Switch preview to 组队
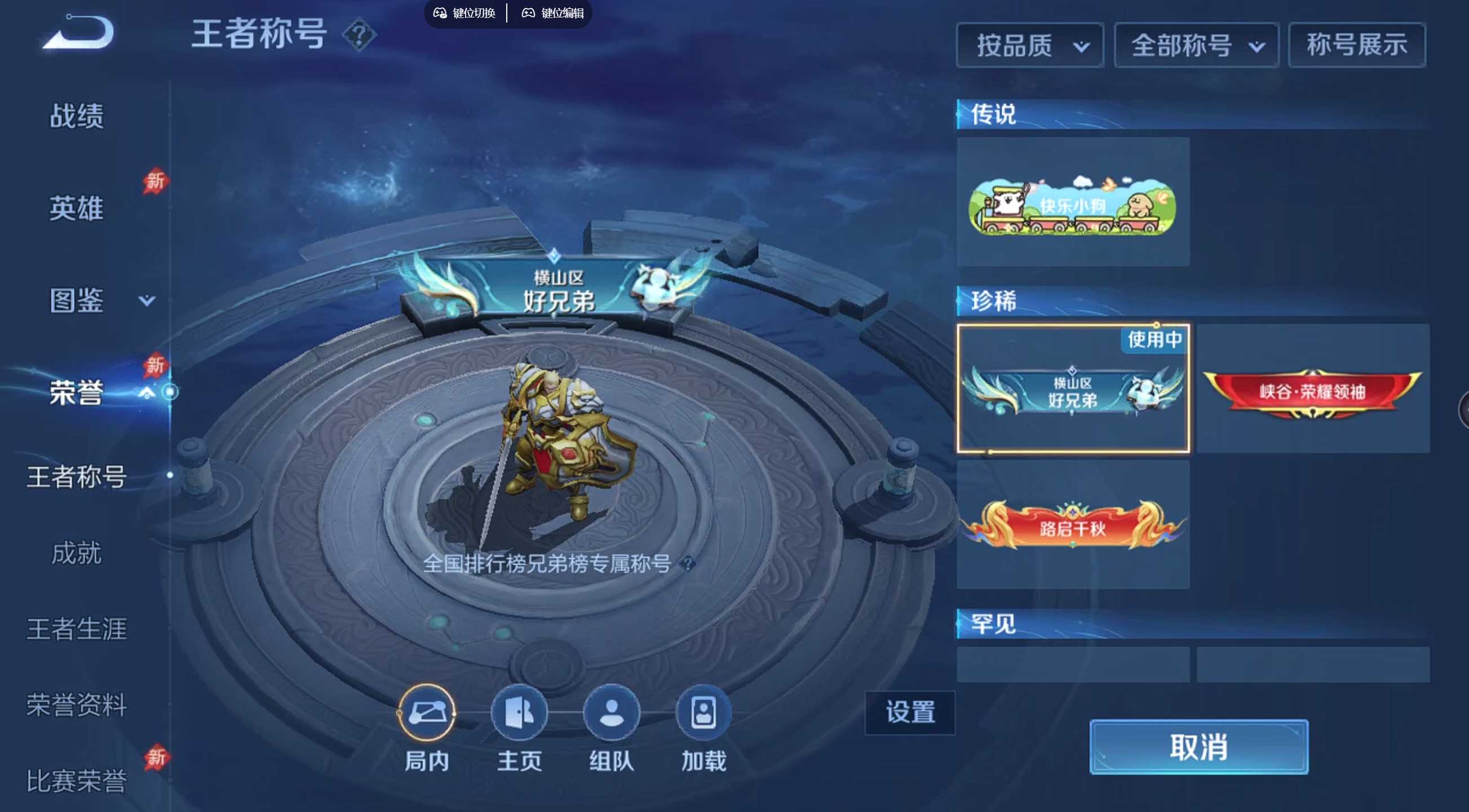The width and height of the screenshot is (1469, 812). coord(611,713)
